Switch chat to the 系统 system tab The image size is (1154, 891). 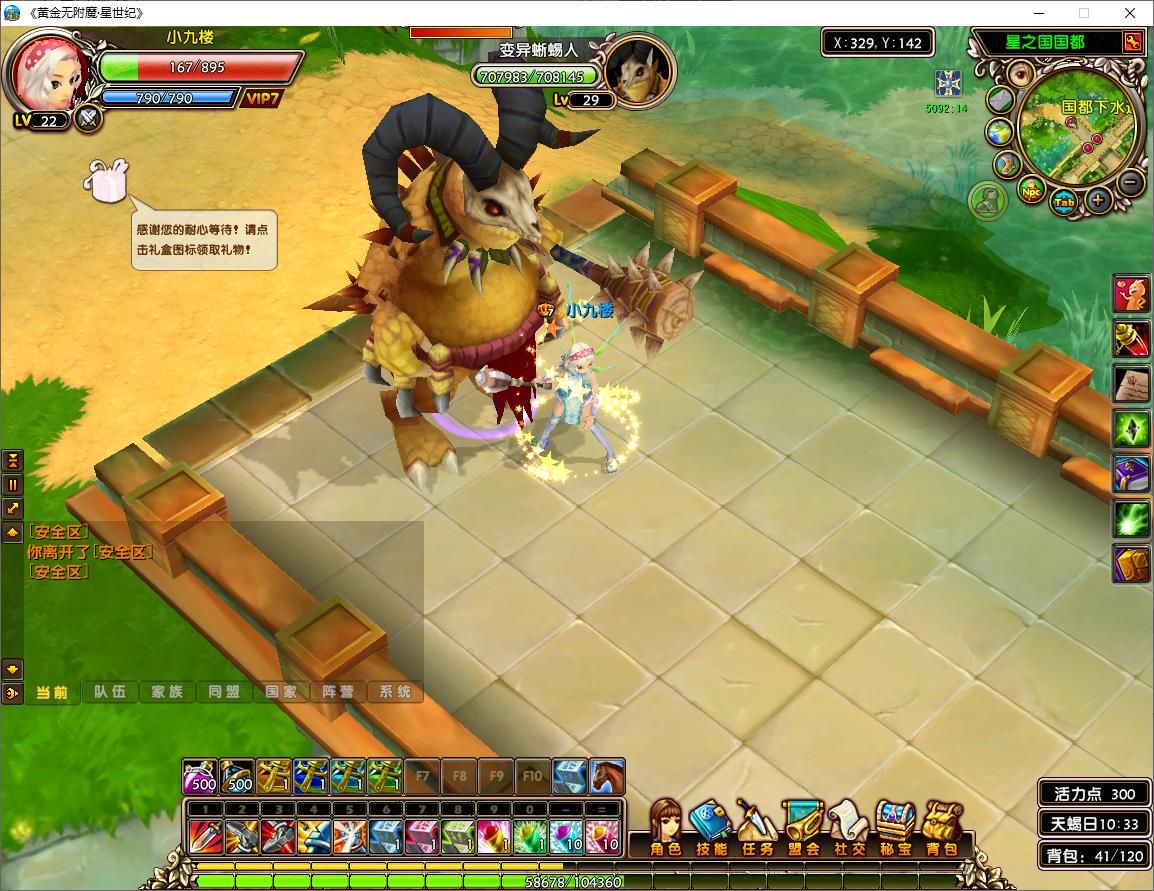pos(395,692)
